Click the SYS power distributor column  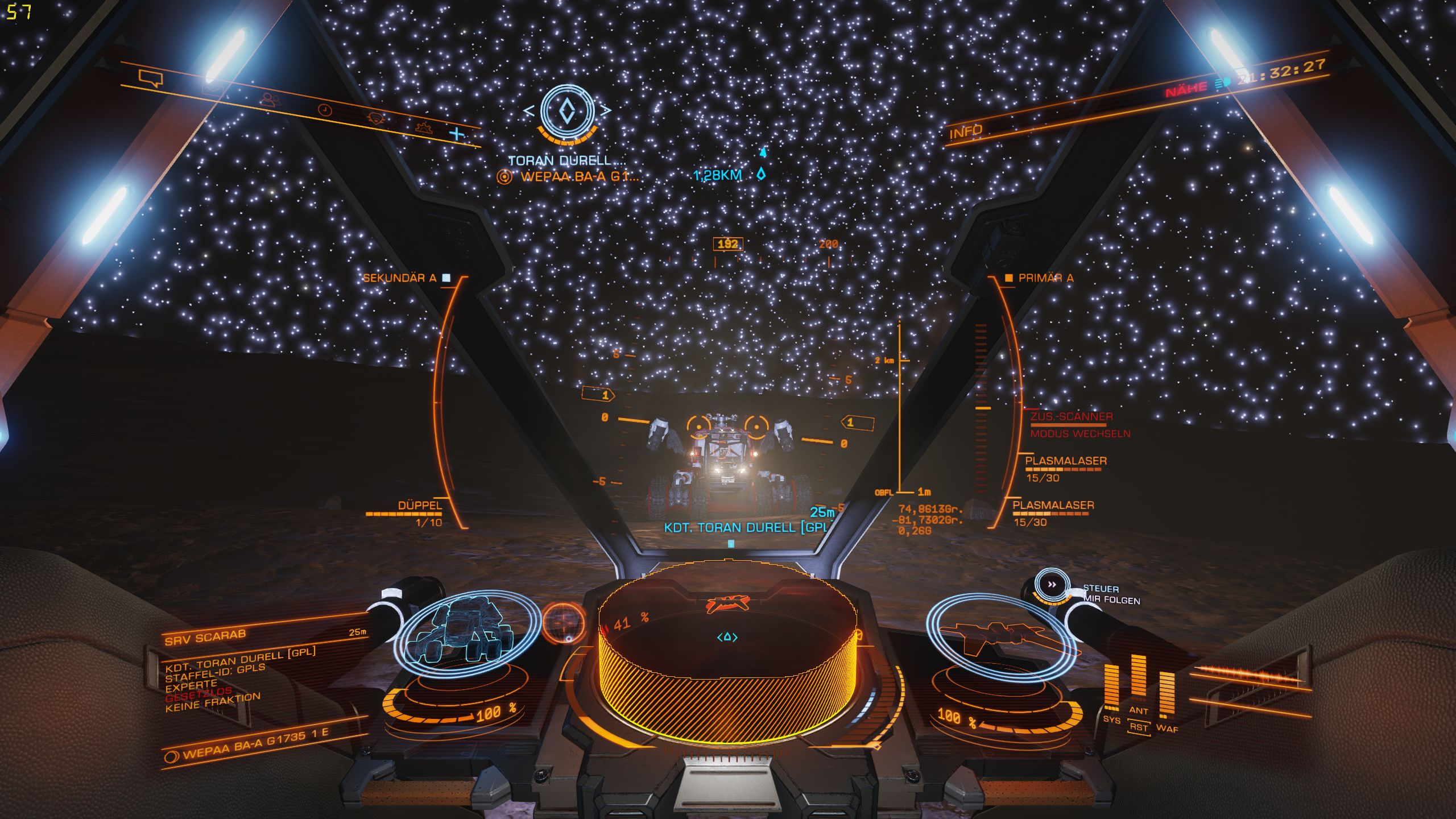[x=1111, y=689]
